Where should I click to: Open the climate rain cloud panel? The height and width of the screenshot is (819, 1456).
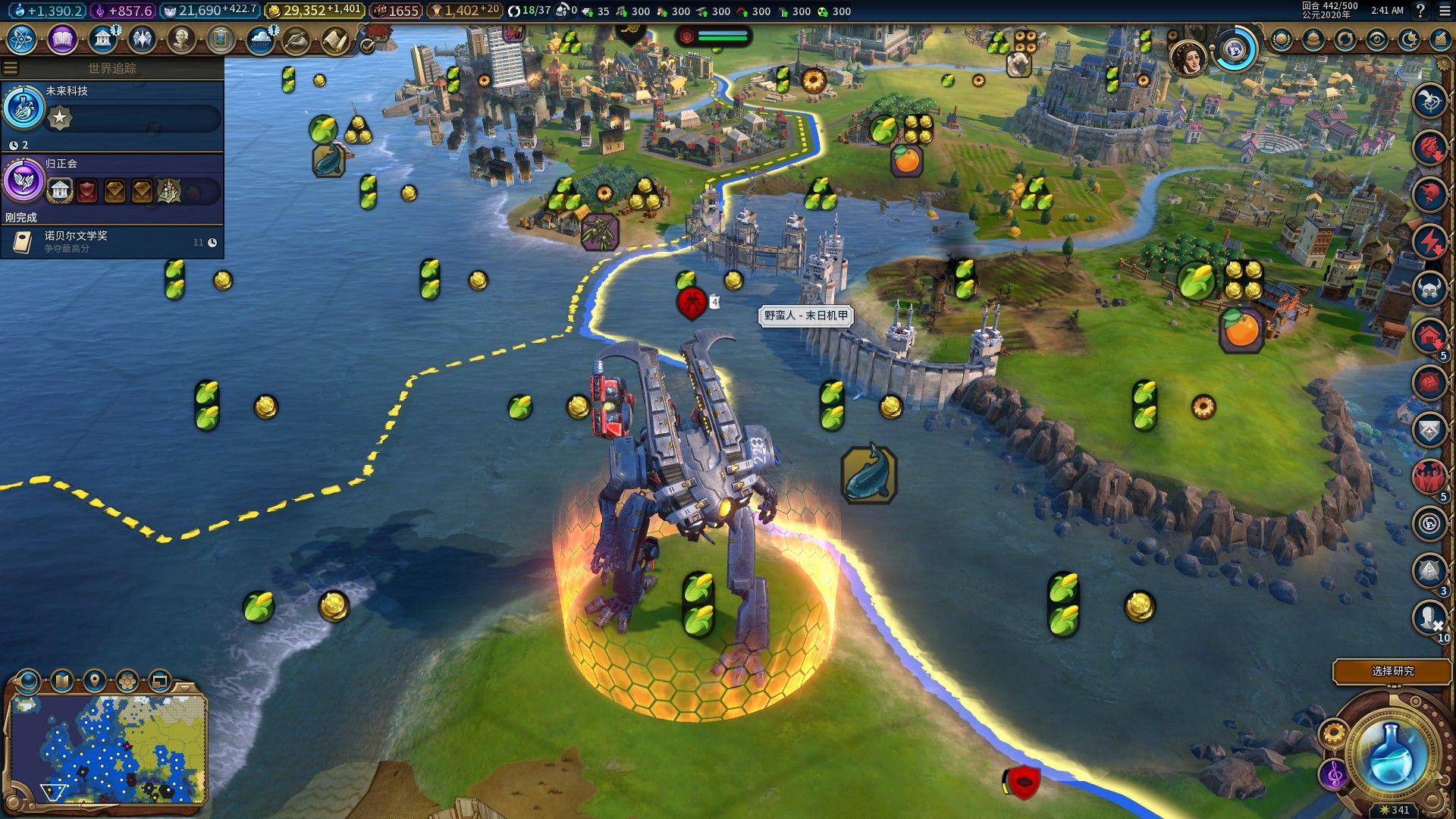coord(260,39)
